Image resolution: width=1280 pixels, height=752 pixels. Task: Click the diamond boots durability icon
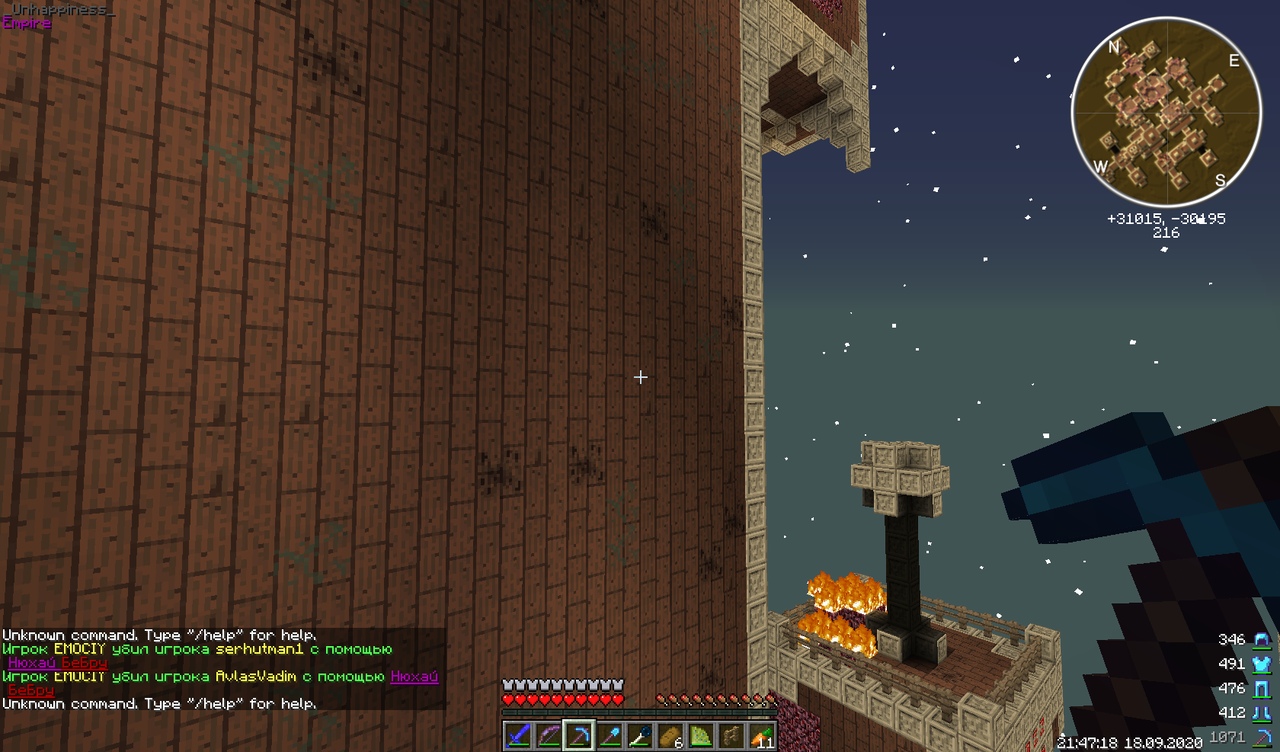pos(1261,713)
